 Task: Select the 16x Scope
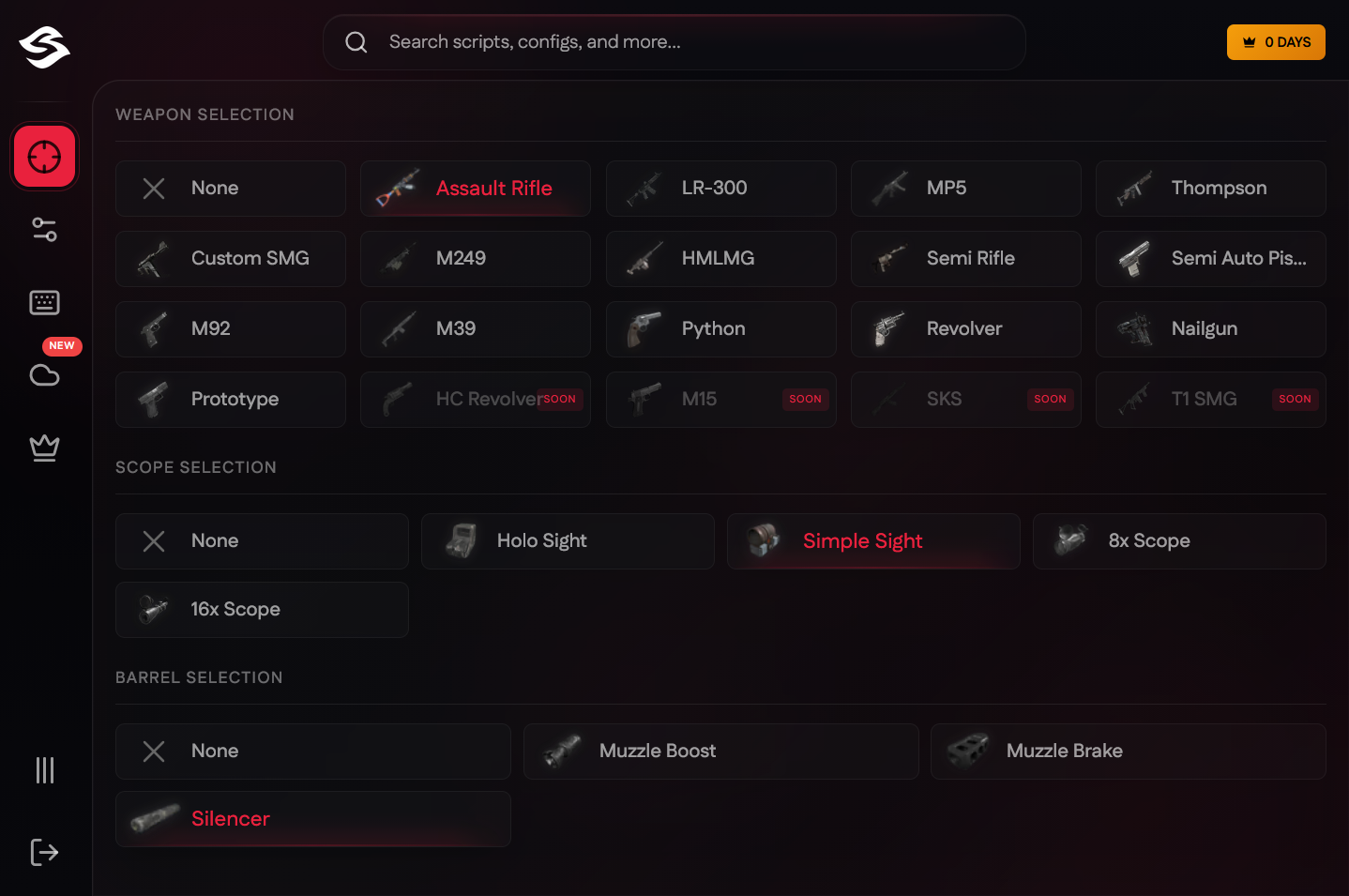tap(261, 609)
